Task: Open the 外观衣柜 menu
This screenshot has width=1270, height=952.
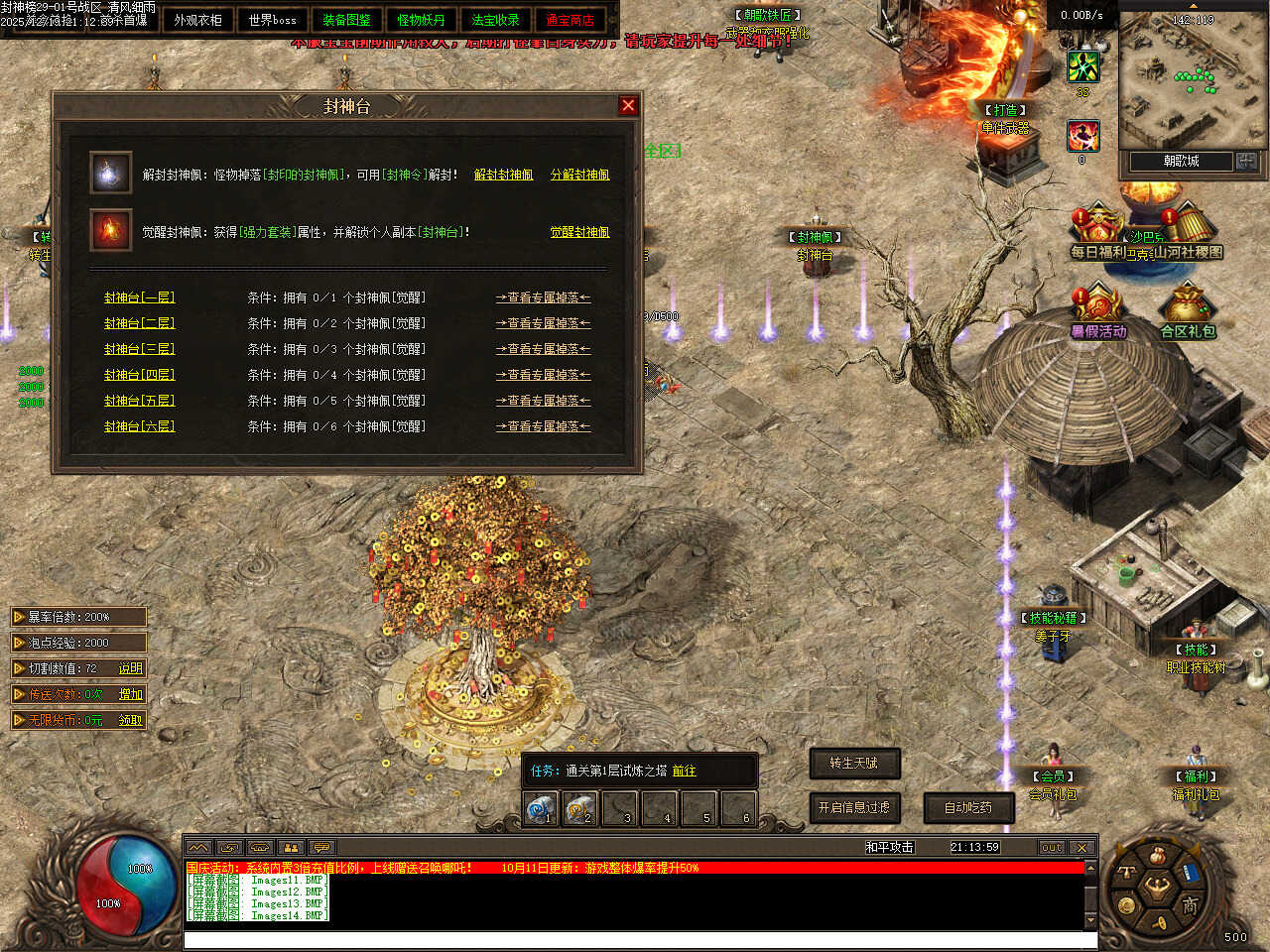Action: 198,20
